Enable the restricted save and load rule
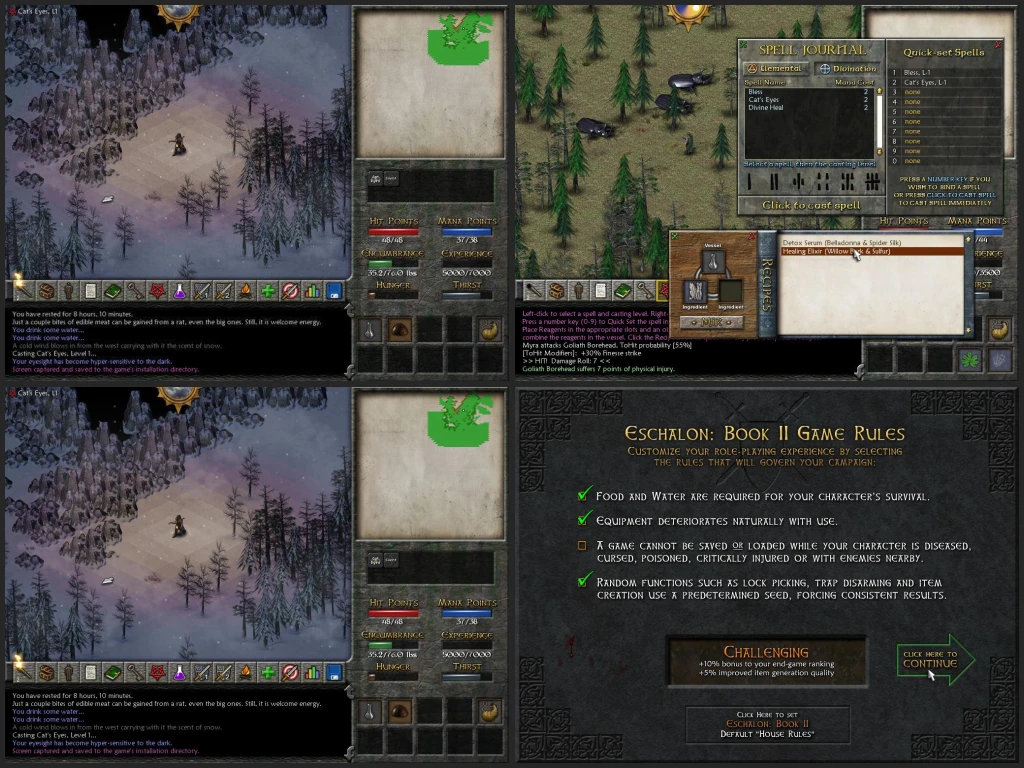 (x=582, y=545)
